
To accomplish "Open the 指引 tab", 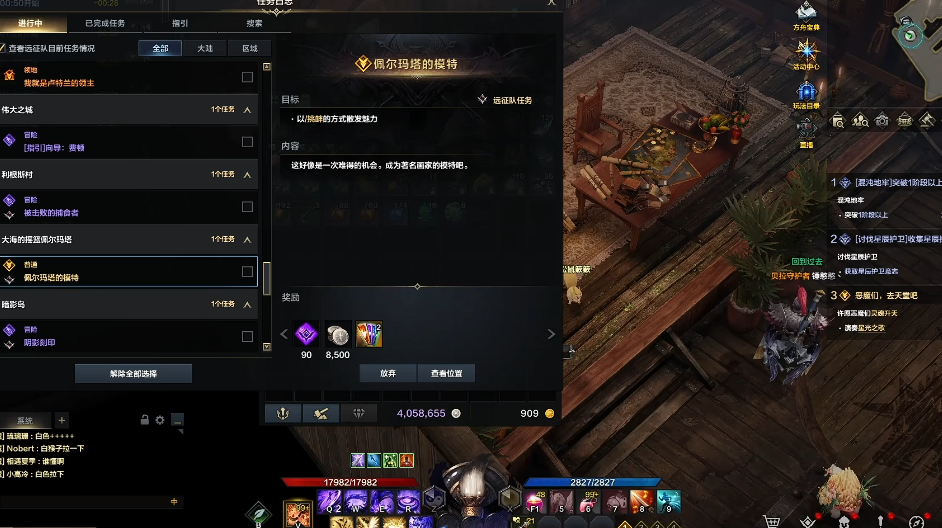I will tap(180, 23).
